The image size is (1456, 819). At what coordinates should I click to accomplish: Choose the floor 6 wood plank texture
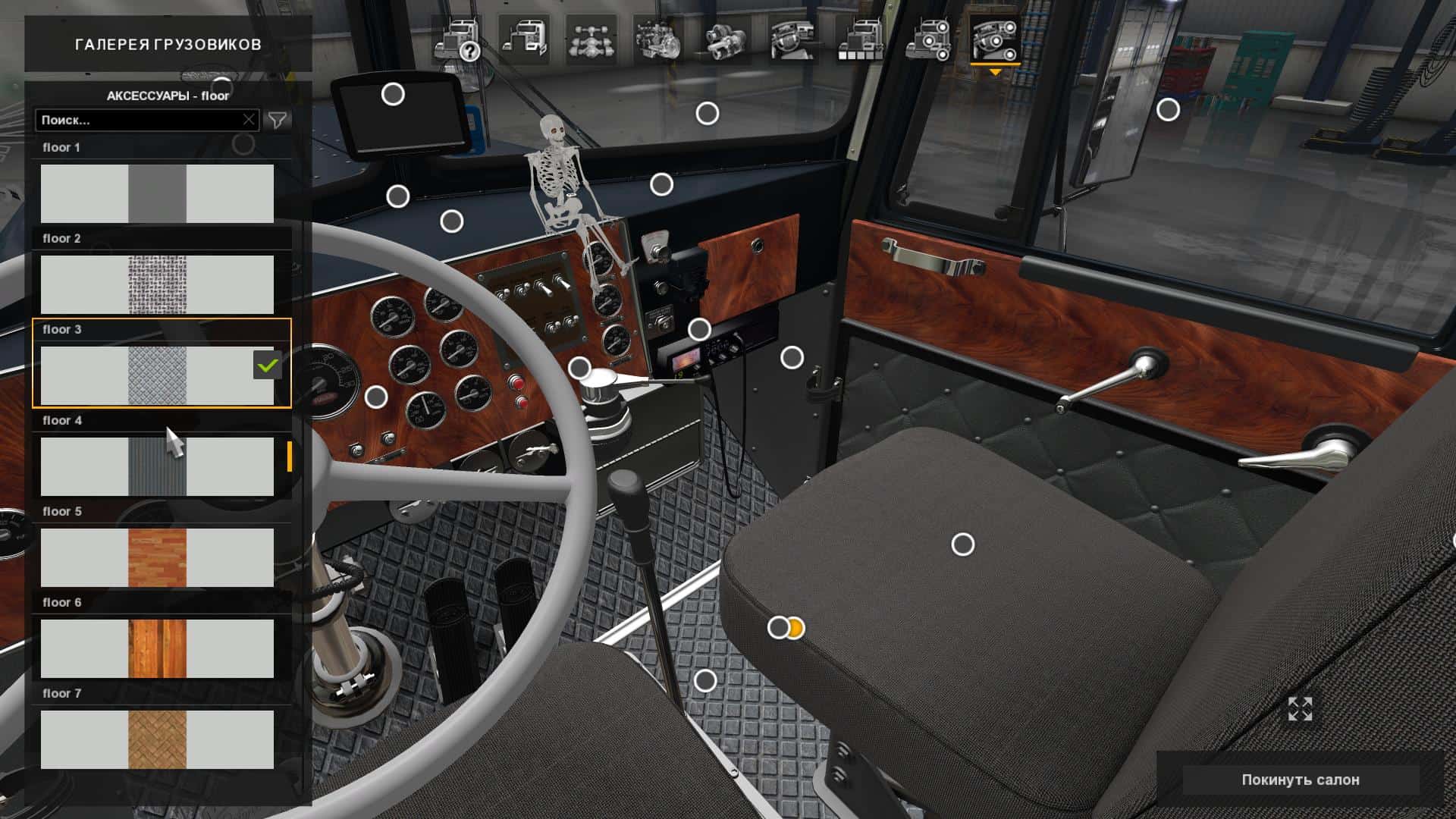[x=157, y=648]
